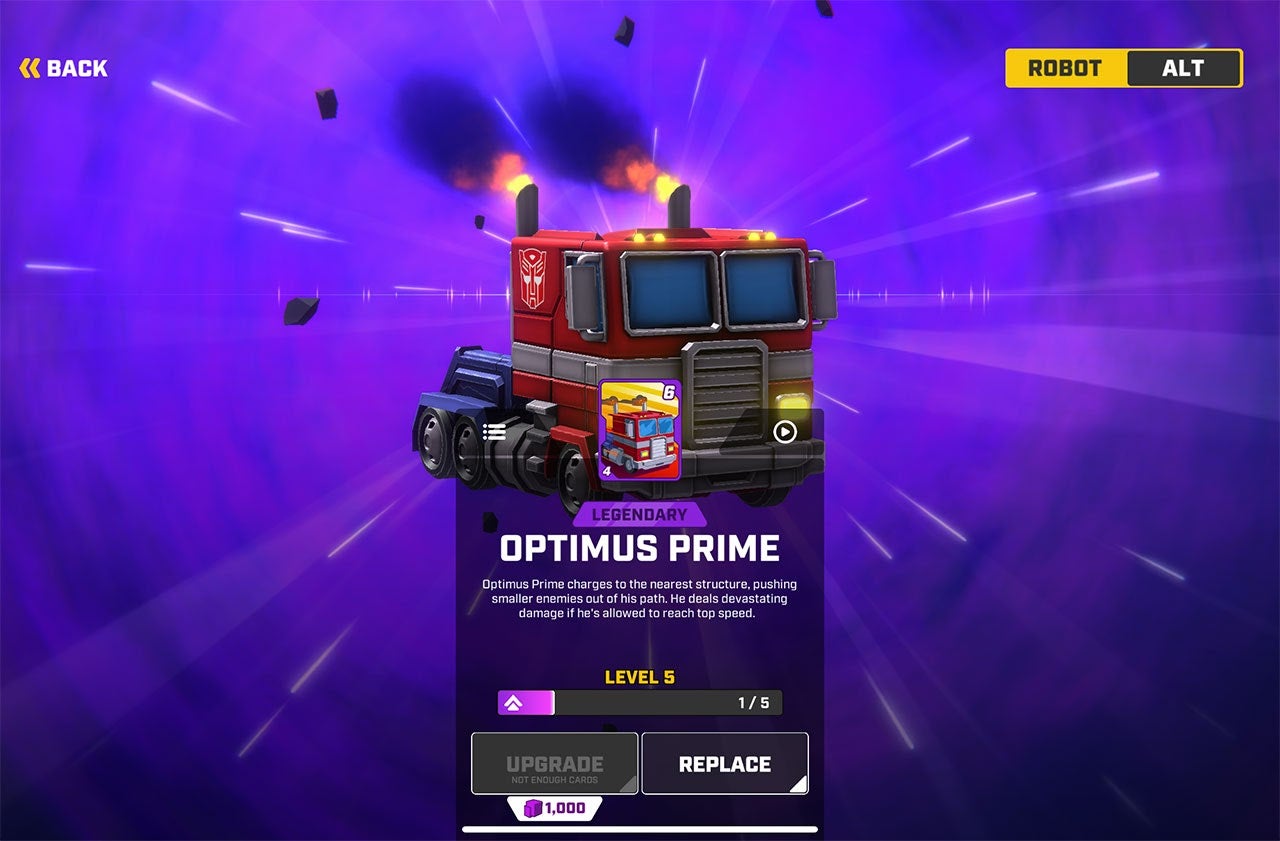This screenshot has height=841, width=1280.
Task: Click the LEGENDARY rarity banner
Action: point(639,513)
